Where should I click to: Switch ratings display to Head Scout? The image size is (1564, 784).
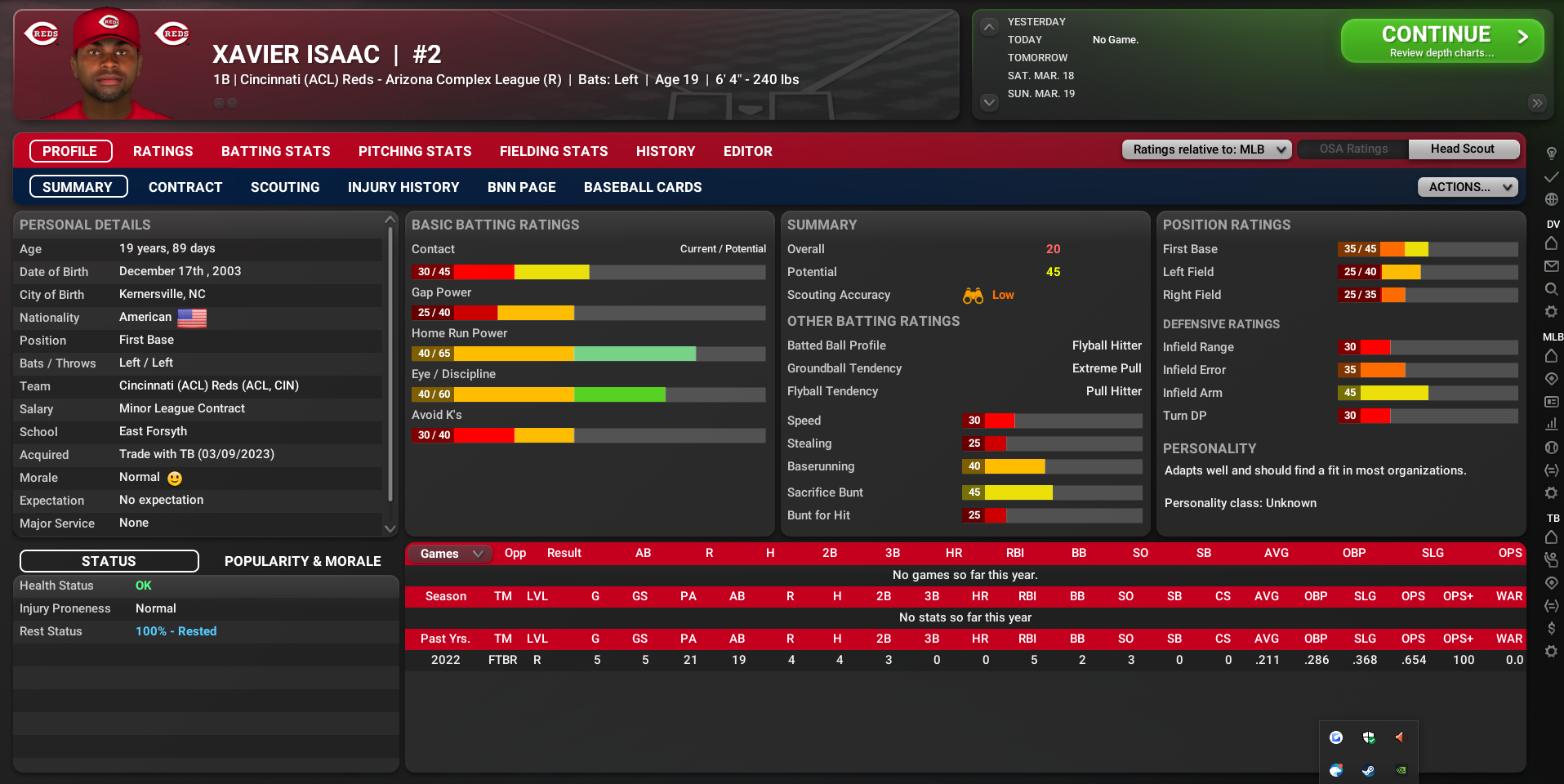pos(1463,149)
